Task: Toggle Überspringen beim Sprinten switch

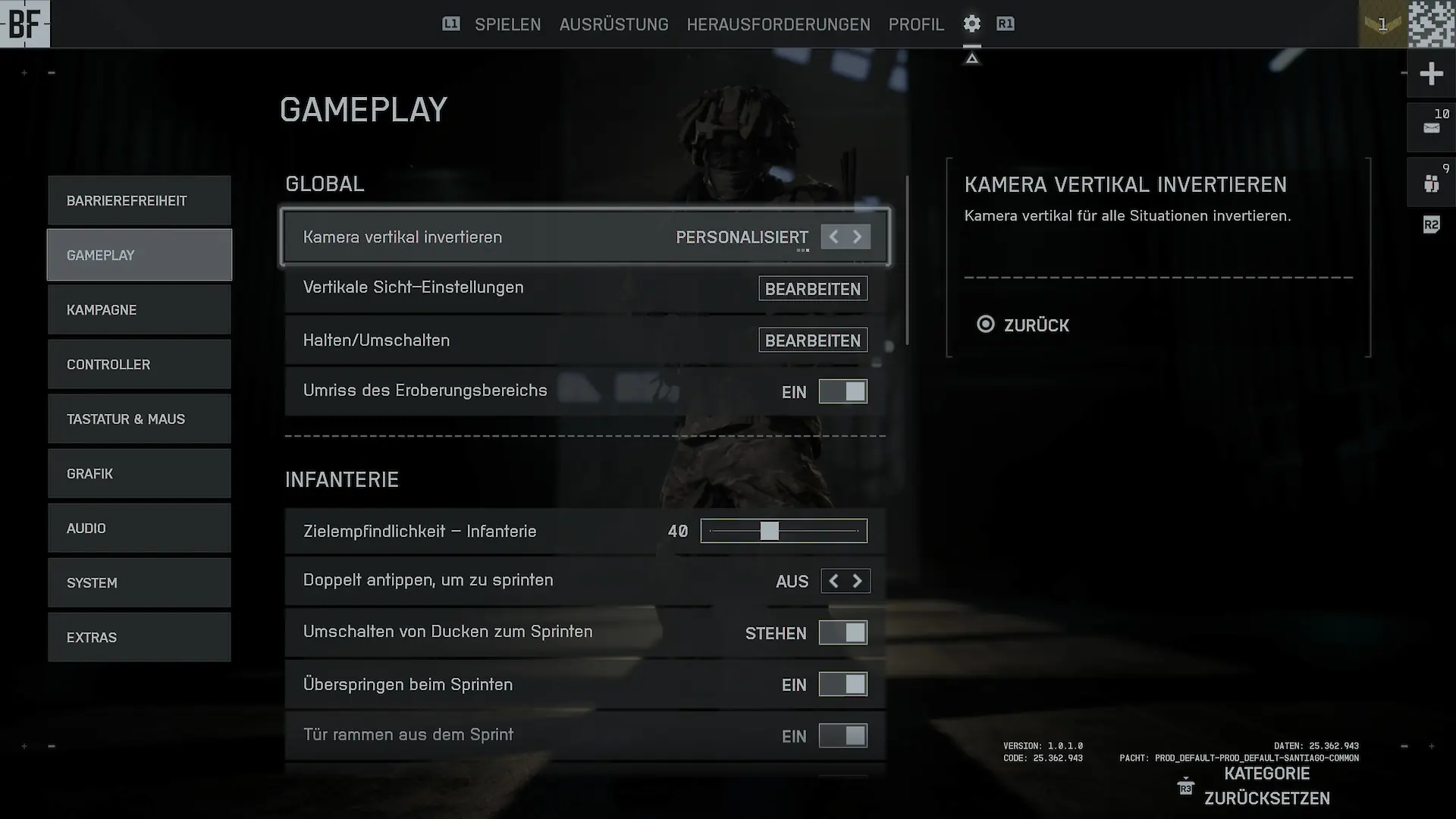Action: (843, 685)
